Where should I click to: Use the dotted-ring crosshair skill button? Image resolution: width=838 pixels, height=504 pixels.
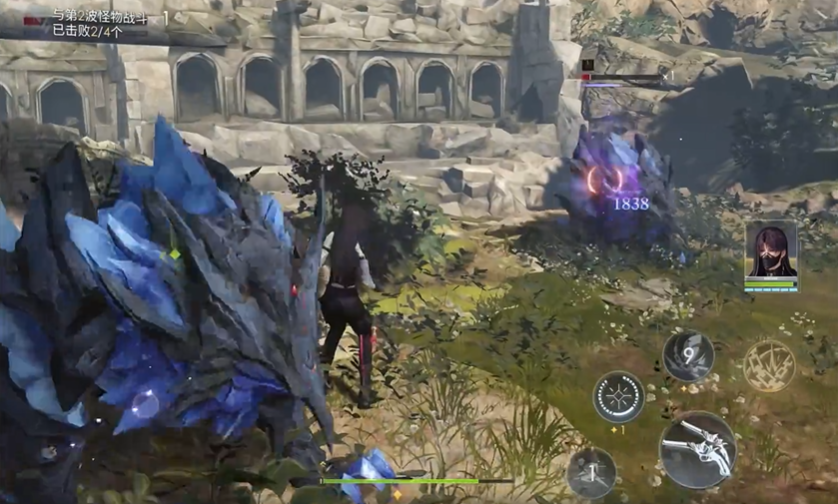[x=618, y=397]
